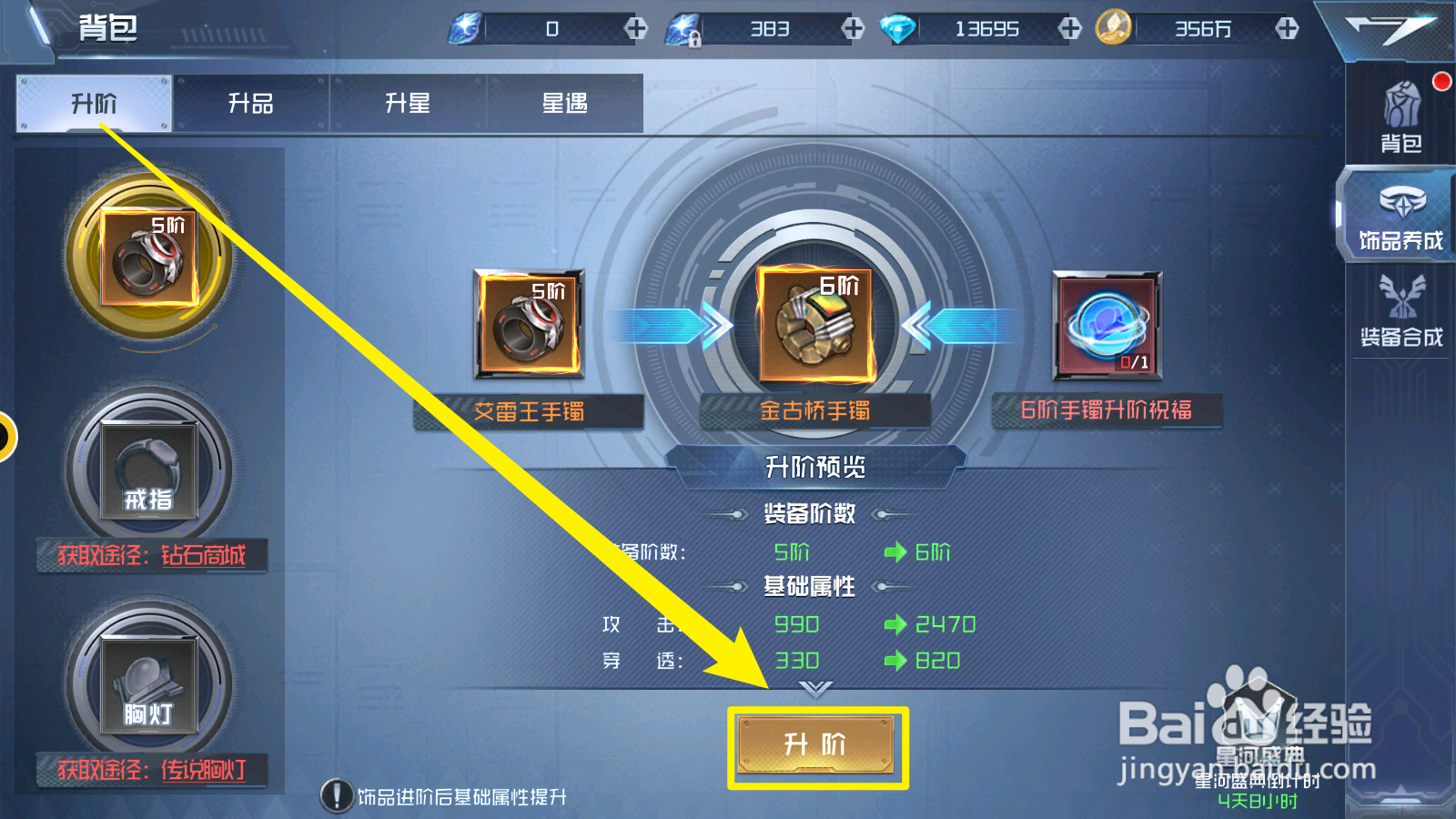Viewport: 1456px width, 819px height.
Task: Click the gold coin balance showing 356万
Action: (1201, 28)
